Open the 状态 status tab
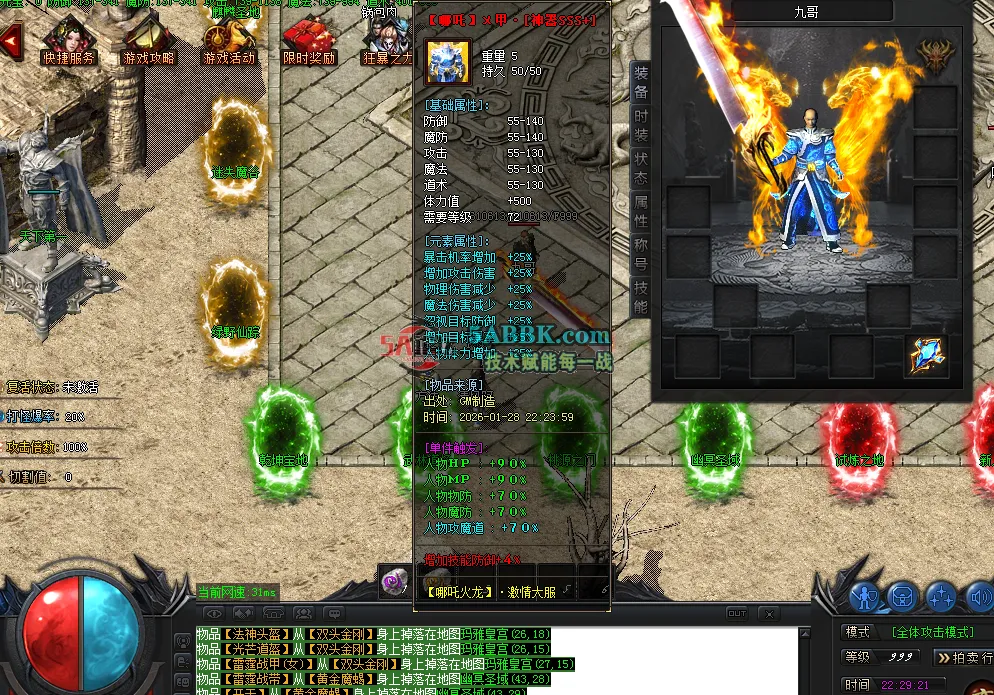Screen dimensions: 994x695 641,168
